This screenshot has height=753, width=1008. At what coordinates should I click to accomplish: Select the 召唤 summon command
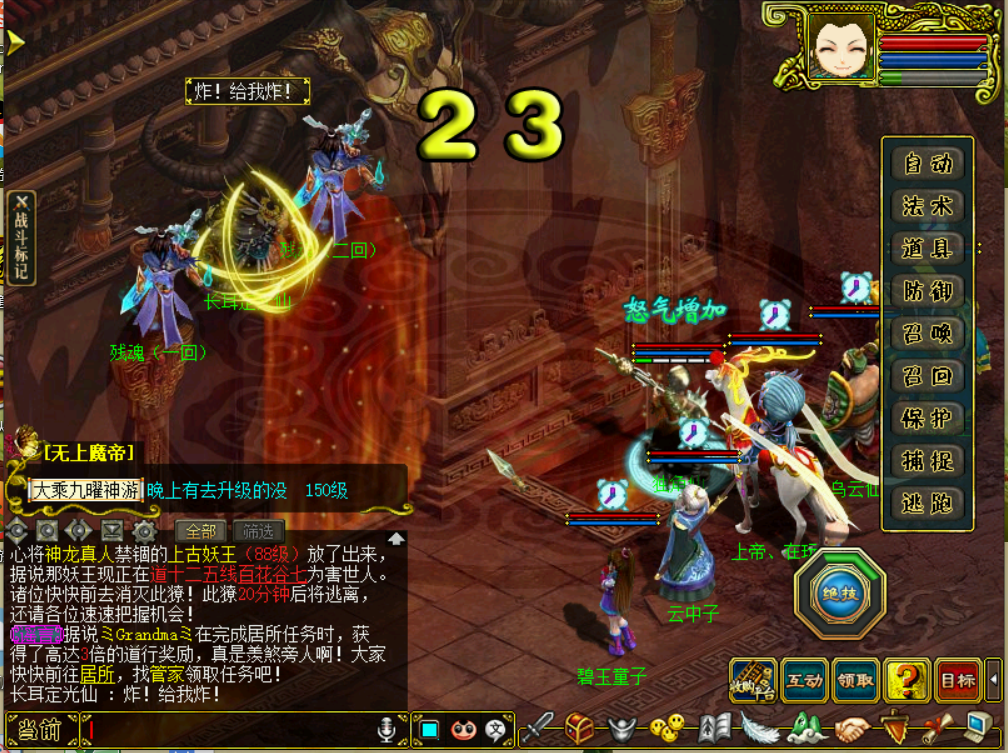click(x=927, y=334)
